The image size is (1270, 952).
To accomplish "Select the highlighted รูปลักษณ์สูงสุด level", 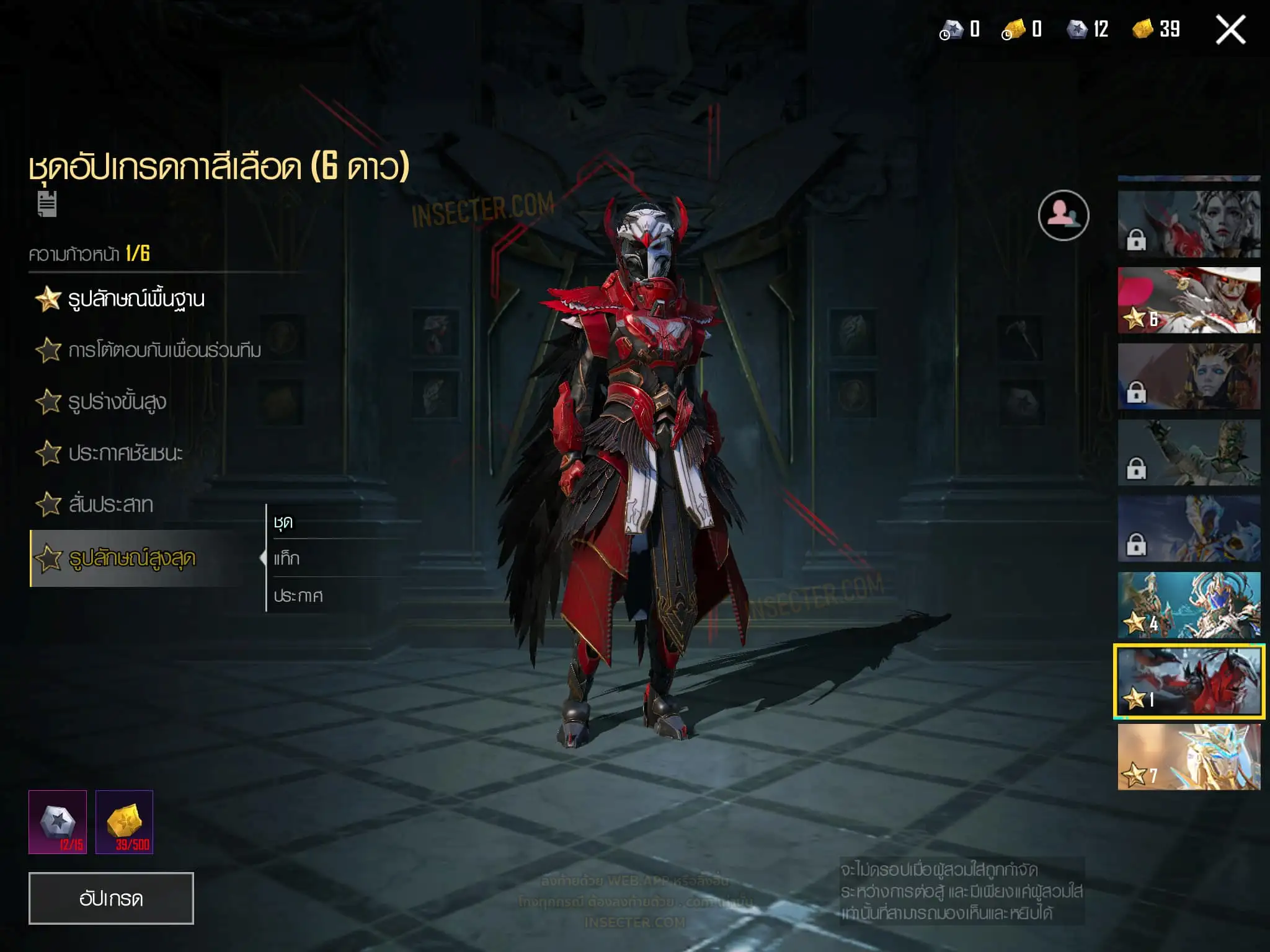I will (131, 558).
